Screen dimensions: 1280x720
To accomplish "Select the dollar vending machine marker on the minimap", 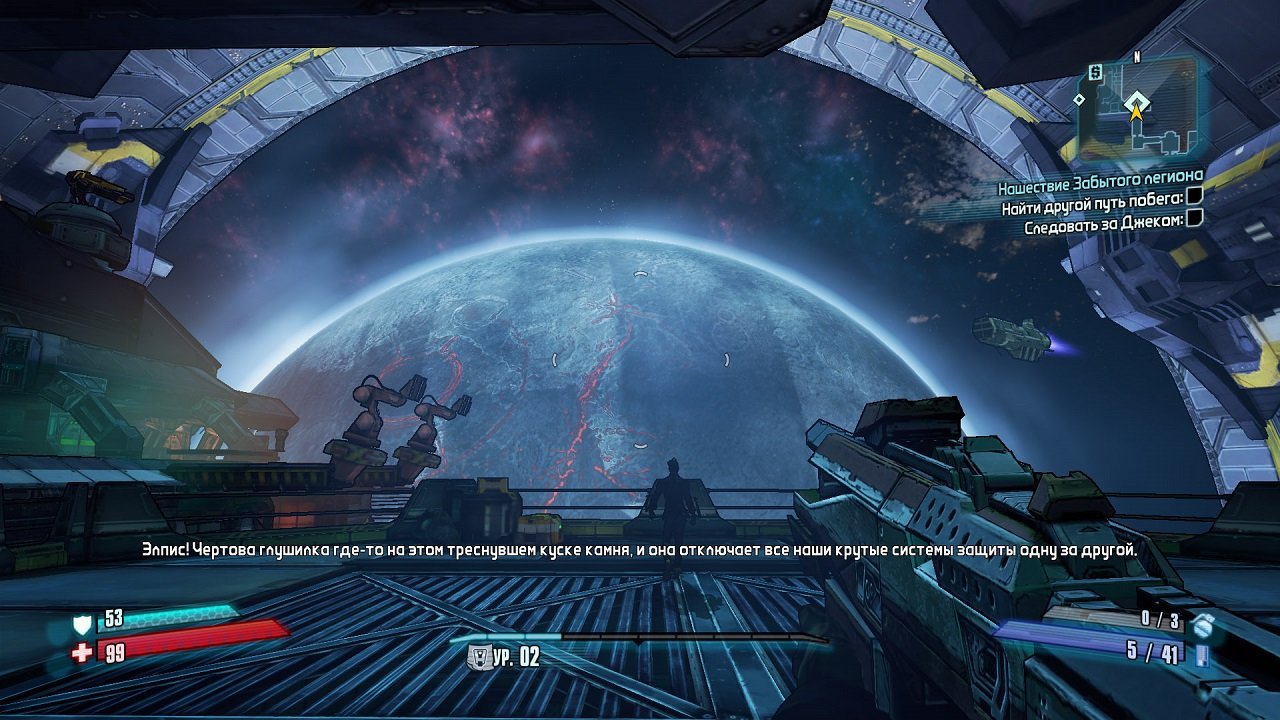I will click(x=1094, y=72).
